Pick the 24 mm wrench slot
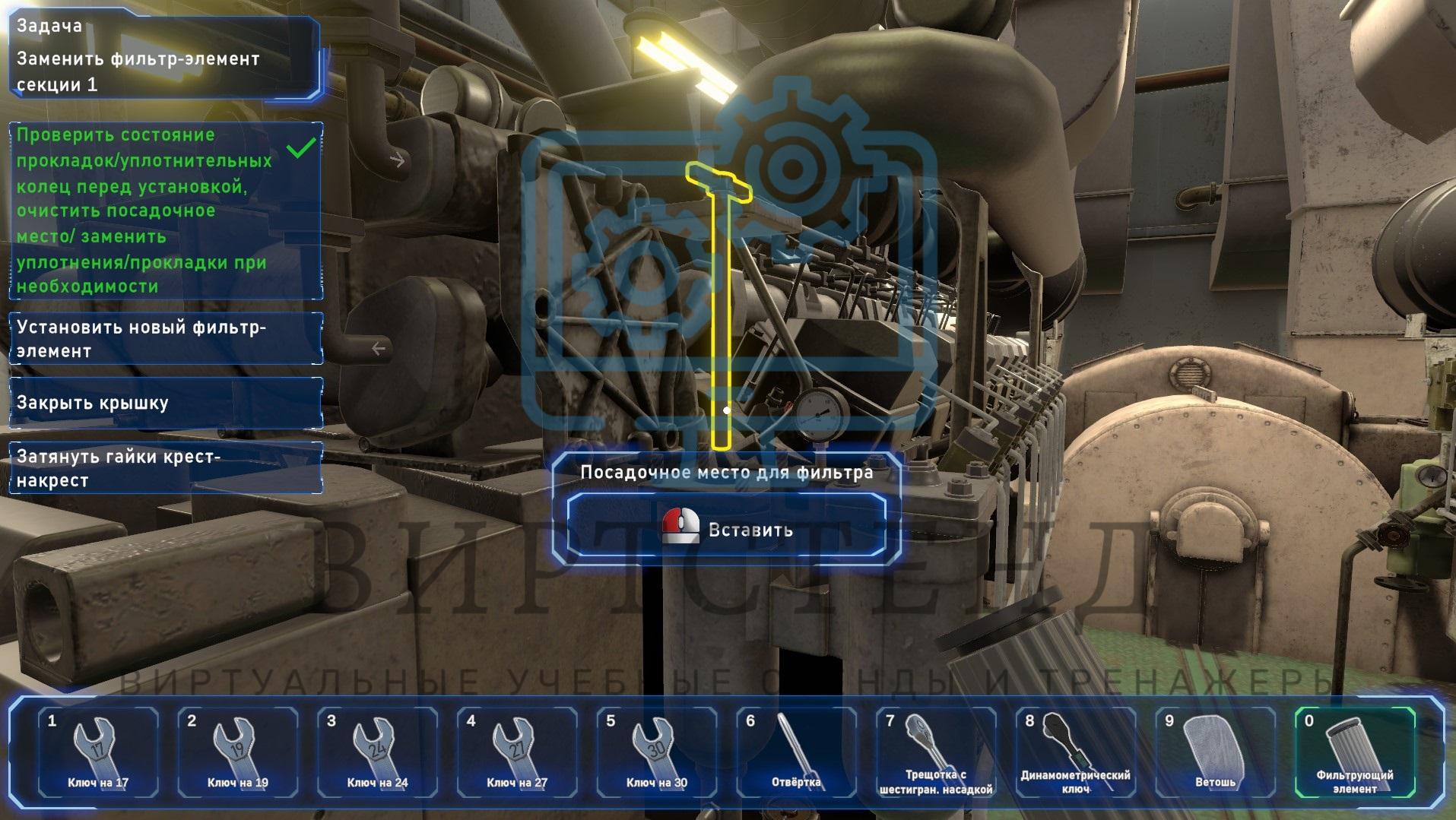 click(x=377, y=752)
